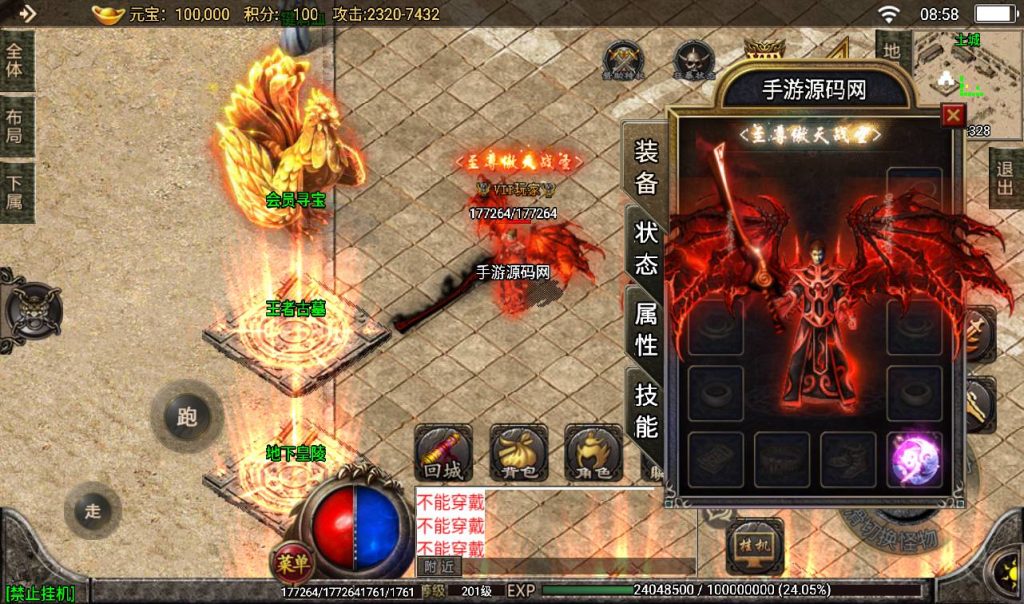Open the 附近 nearby chat channel
The height and width of the screenshot is (604, 1024).
tap(438, 567)
